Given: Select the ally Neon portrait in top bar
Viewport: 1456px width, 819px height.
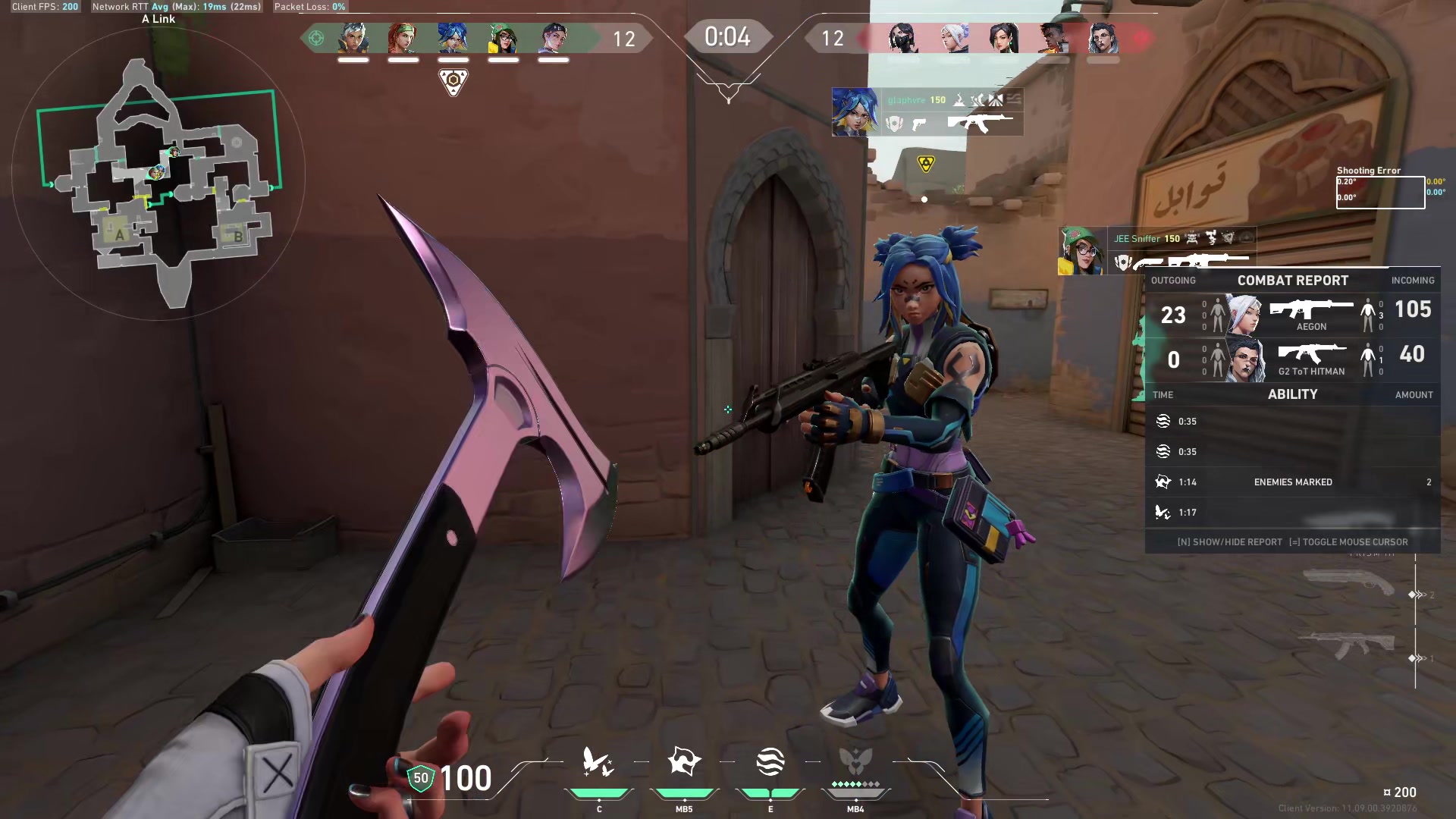Looking at the screenshot, I should 453,38.
